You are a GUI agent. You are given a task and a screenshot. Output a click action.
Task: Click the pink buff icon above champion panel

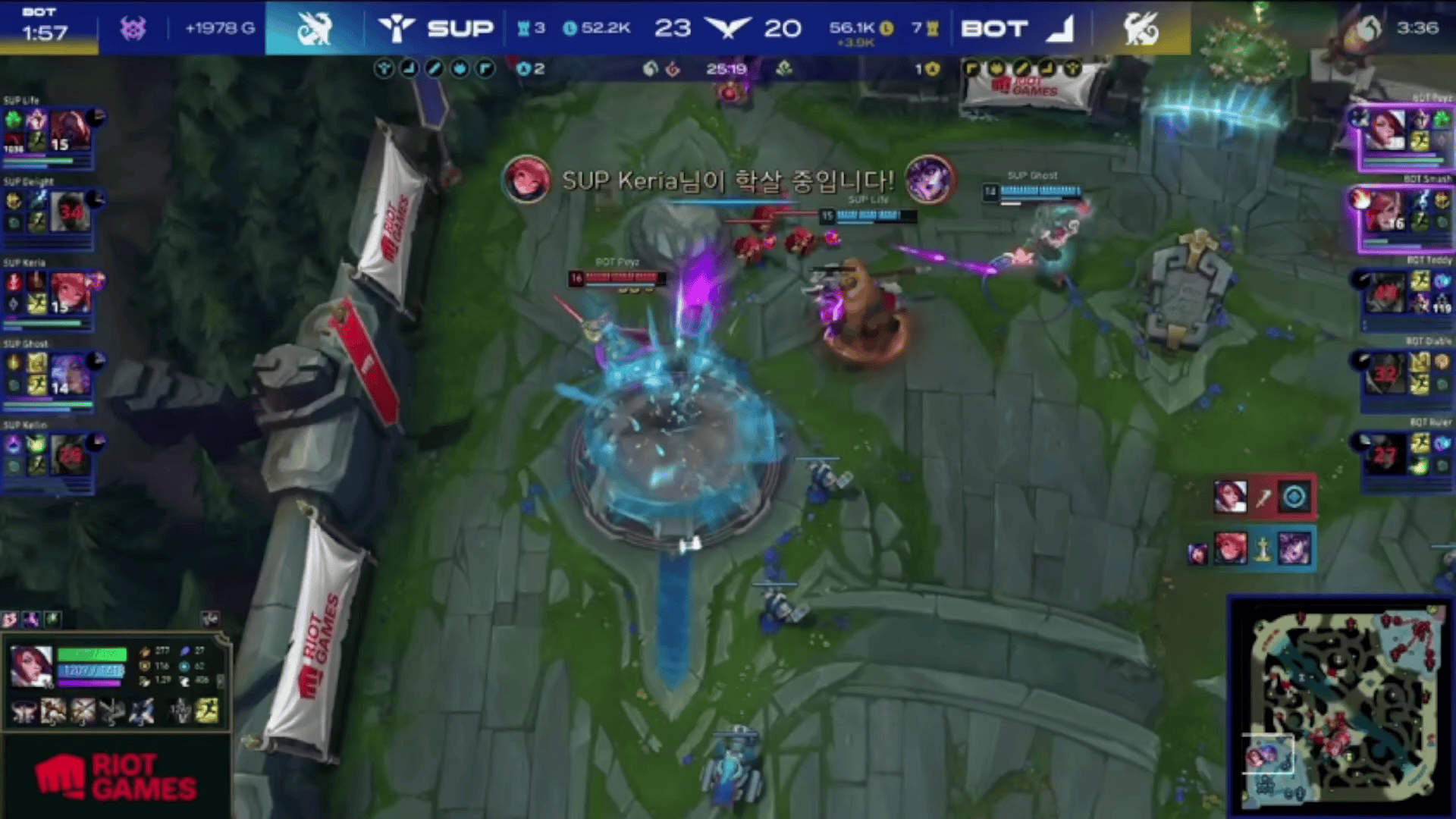point(10,620)
